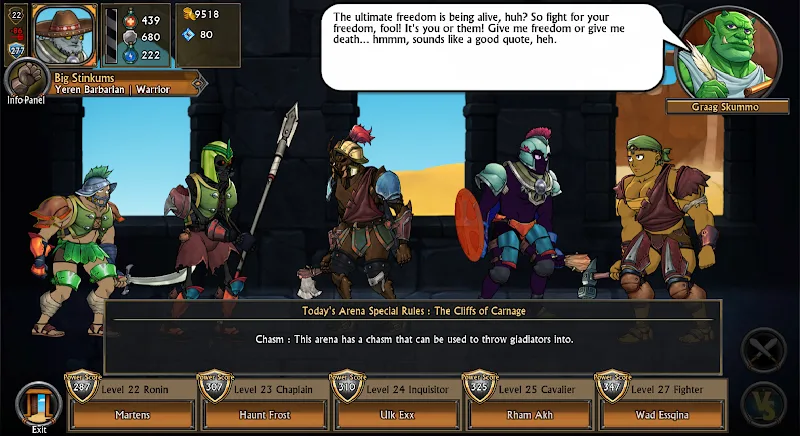
Task: Exit the arena via the door icon
Action: [x=39, y=405]
